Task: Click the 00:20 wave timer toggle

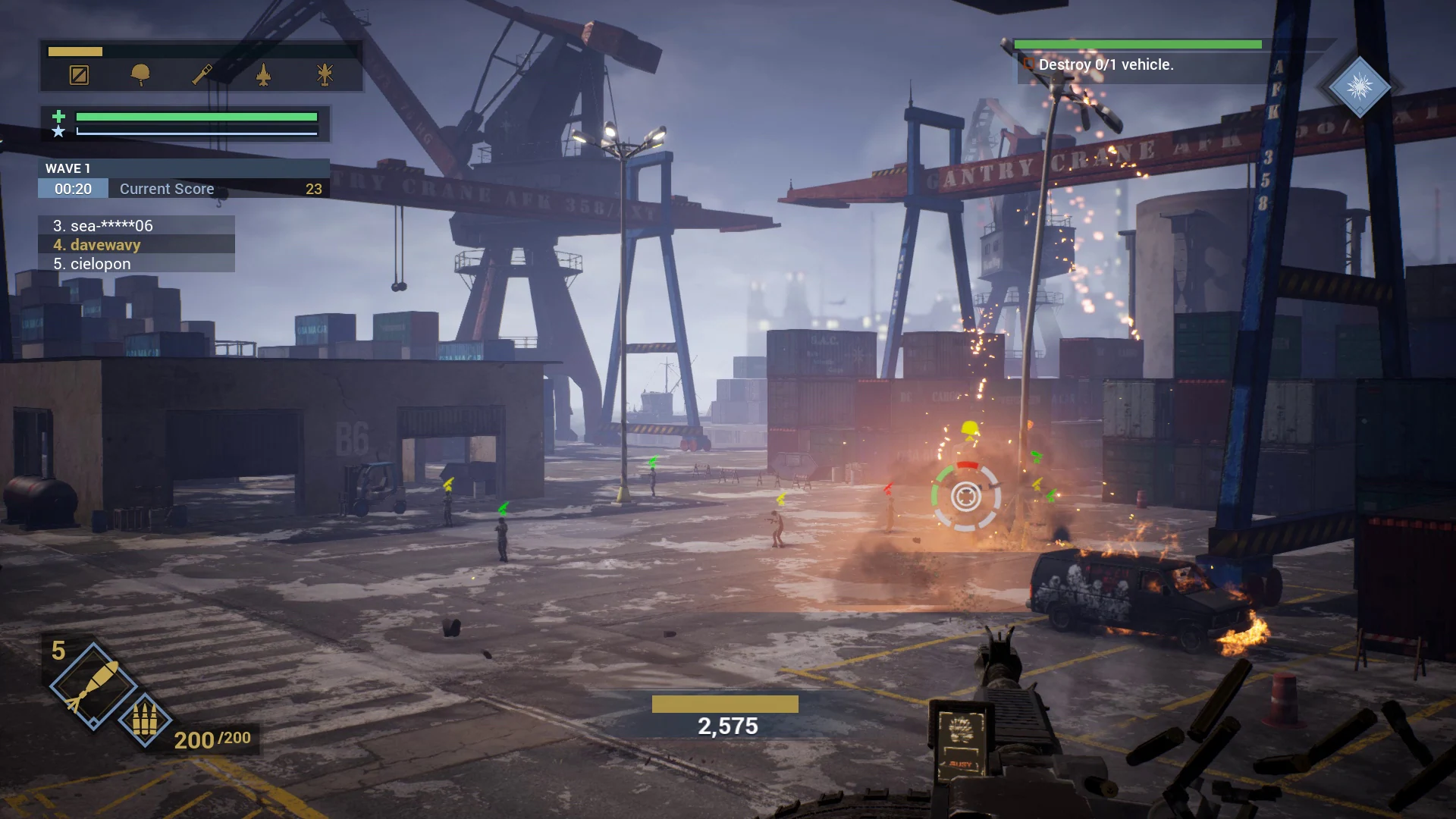Action: 72,189
